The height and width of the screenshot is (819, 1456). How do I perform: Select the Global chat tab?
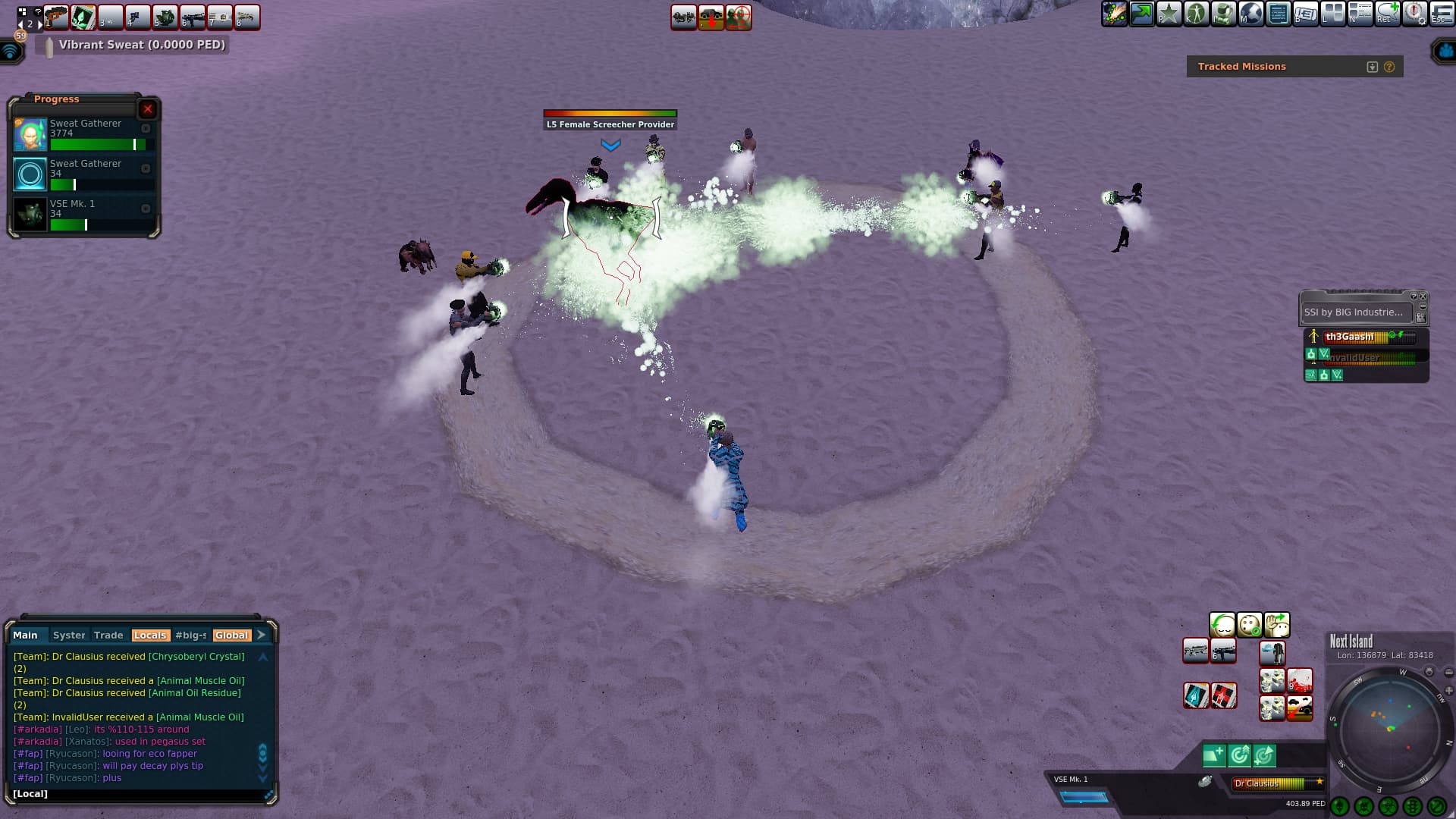coord(231,635)
